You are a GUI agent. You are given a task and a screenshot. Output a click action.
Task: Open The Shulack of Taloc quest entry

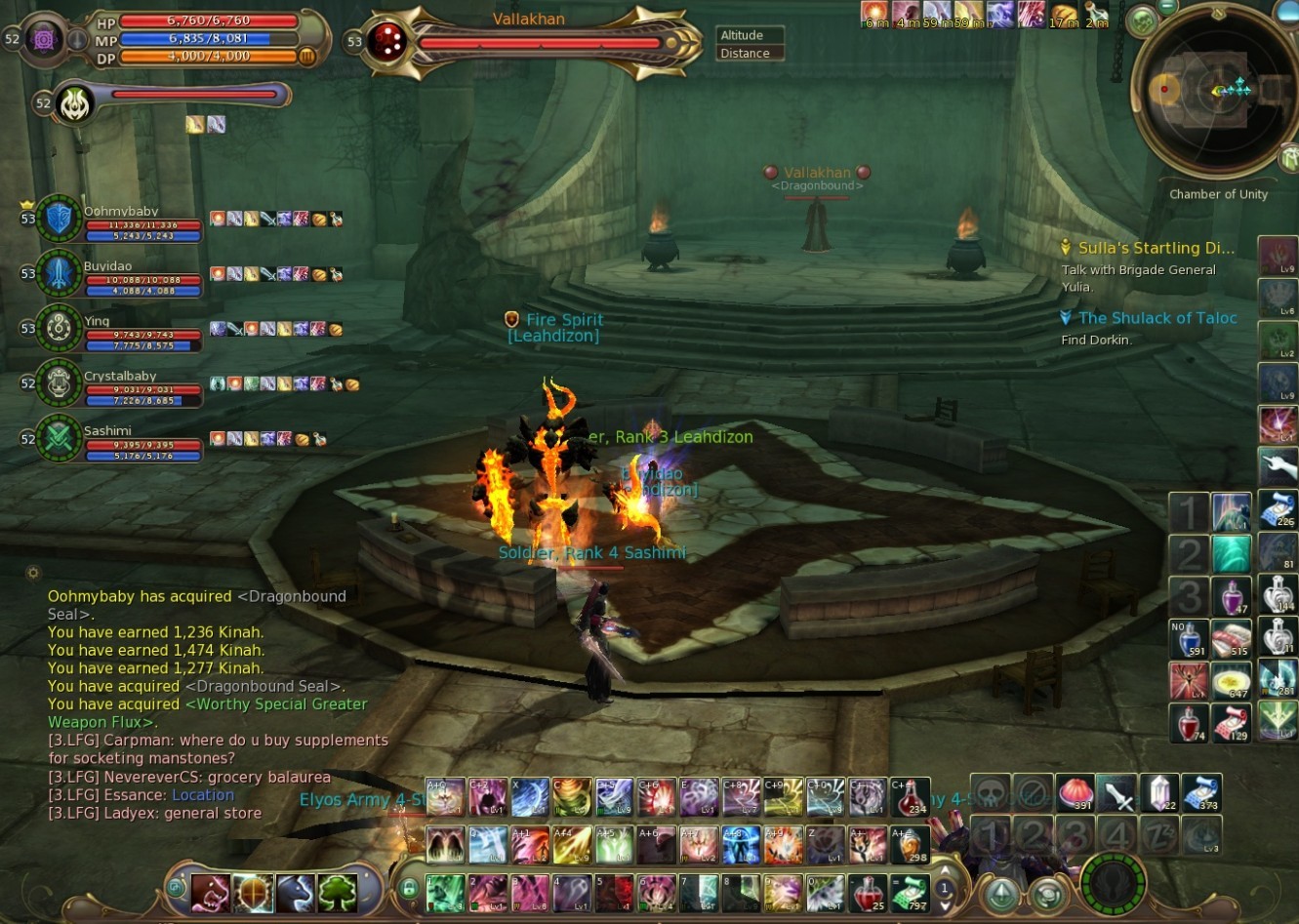click(1157, 318)
